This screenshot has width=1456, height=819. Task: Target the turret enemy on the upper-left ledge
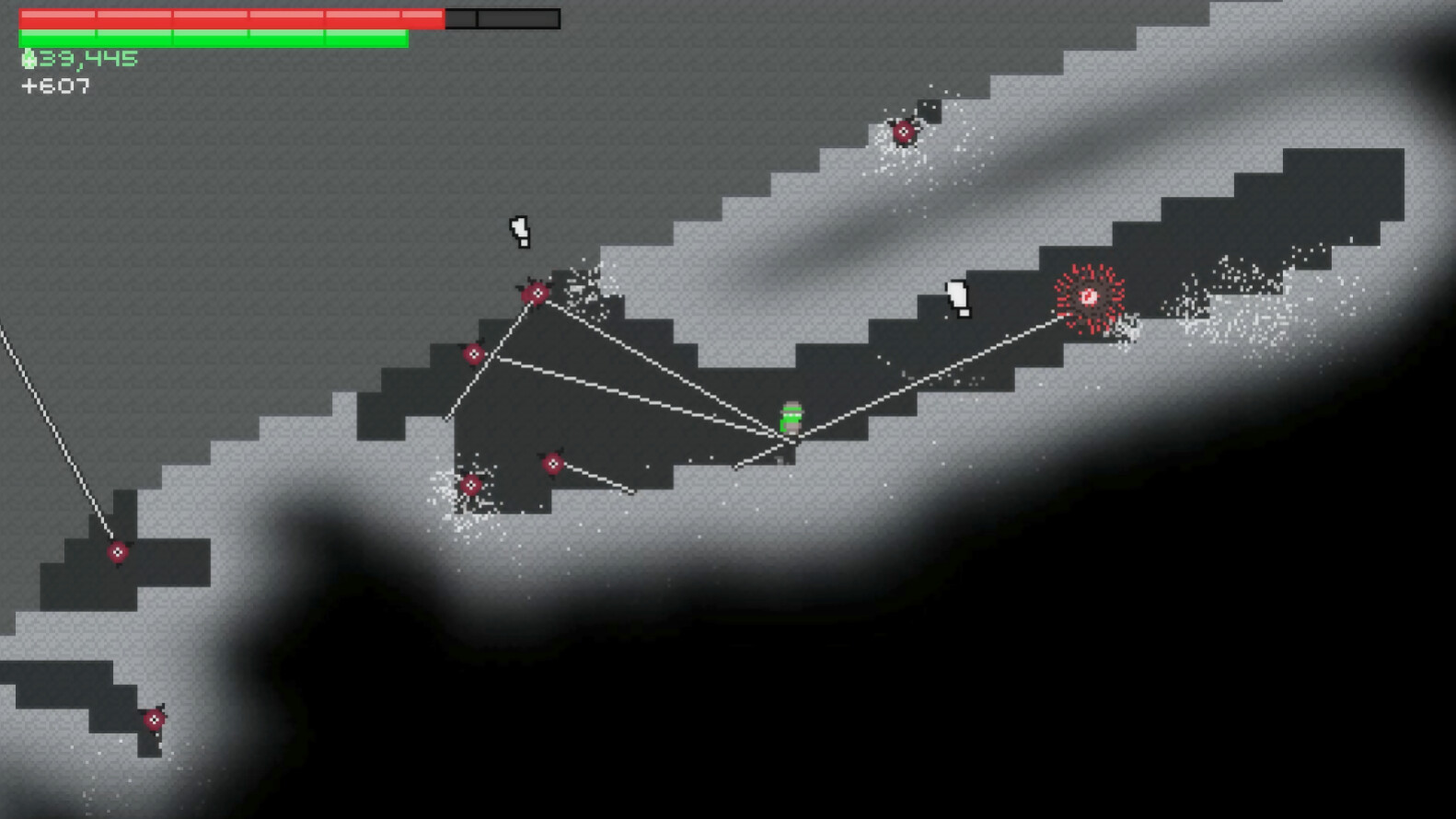pos(472,352)
